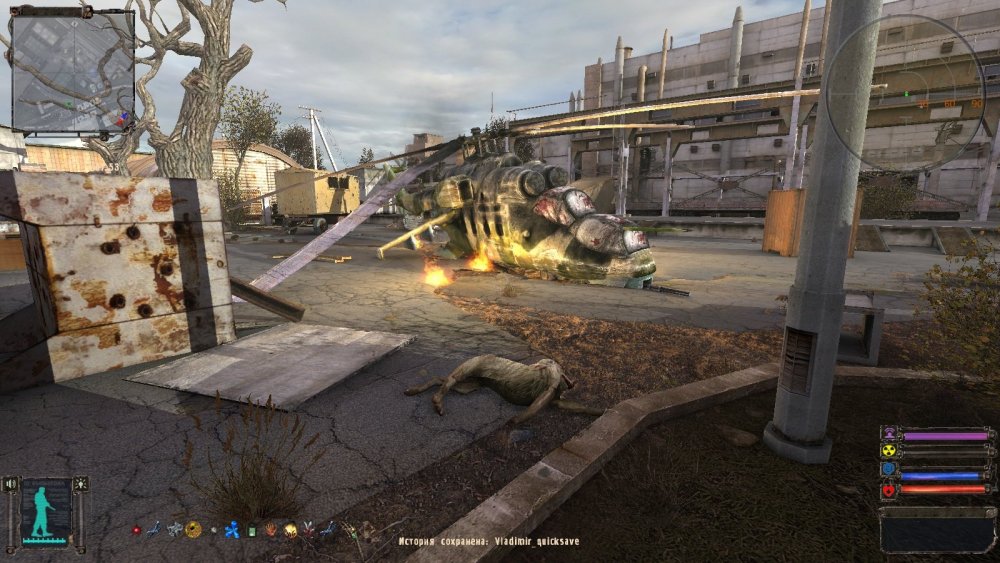Choose the orange flame artifact icon
This screenshot has height=563, width=1000.
tap(271, 530)
